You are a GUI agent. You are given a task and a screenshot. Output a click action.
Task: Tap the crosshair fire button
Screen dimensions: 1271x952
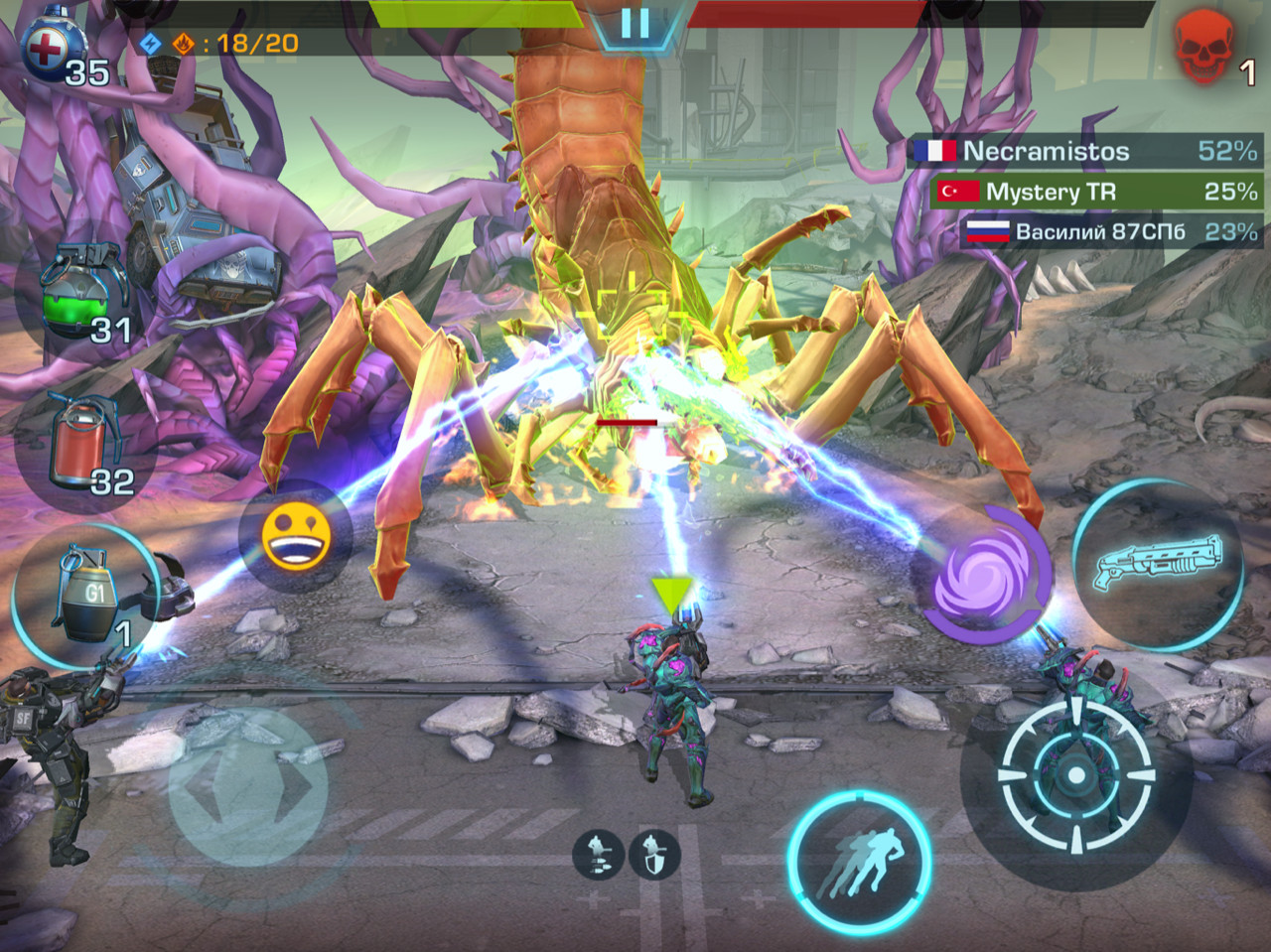click(1076, 772)
